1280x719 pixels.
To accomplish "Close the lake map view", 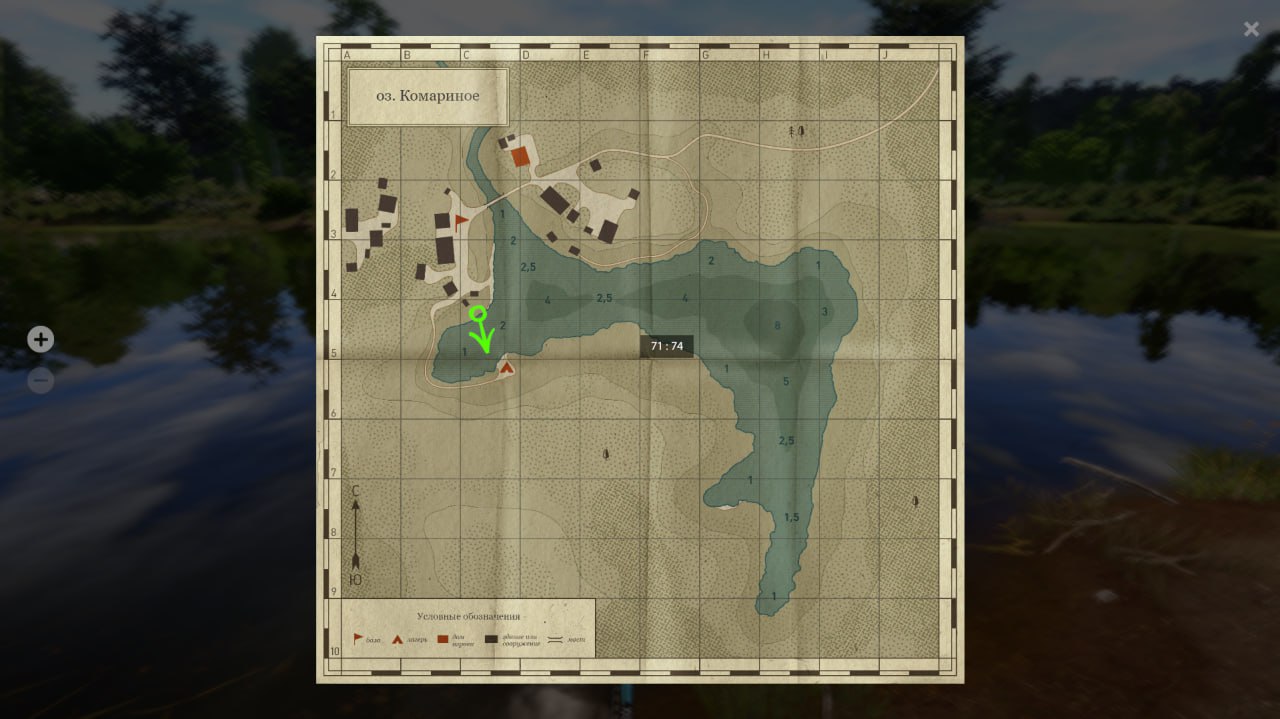I will [x=1251, y=29].
